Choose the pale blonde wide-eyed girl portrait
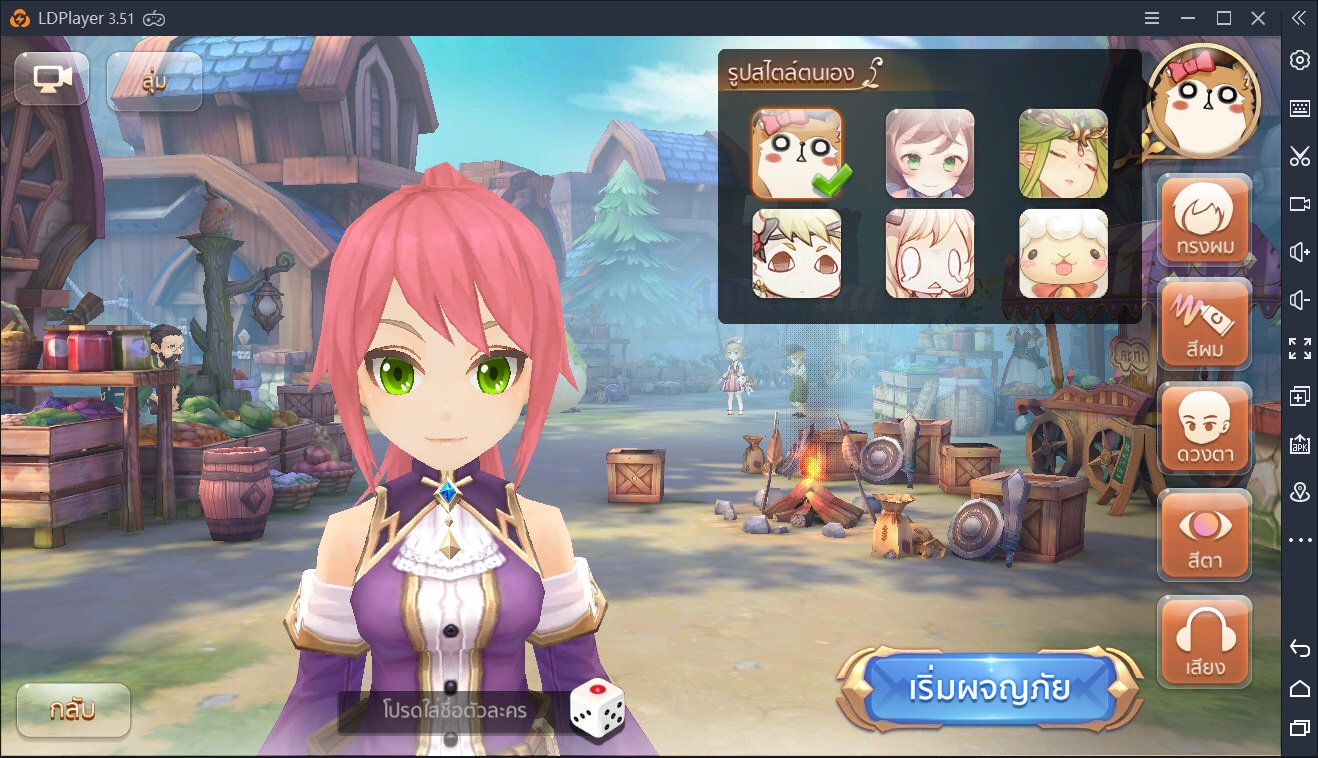Screen dimensions: 1318x758 point(930,253)
